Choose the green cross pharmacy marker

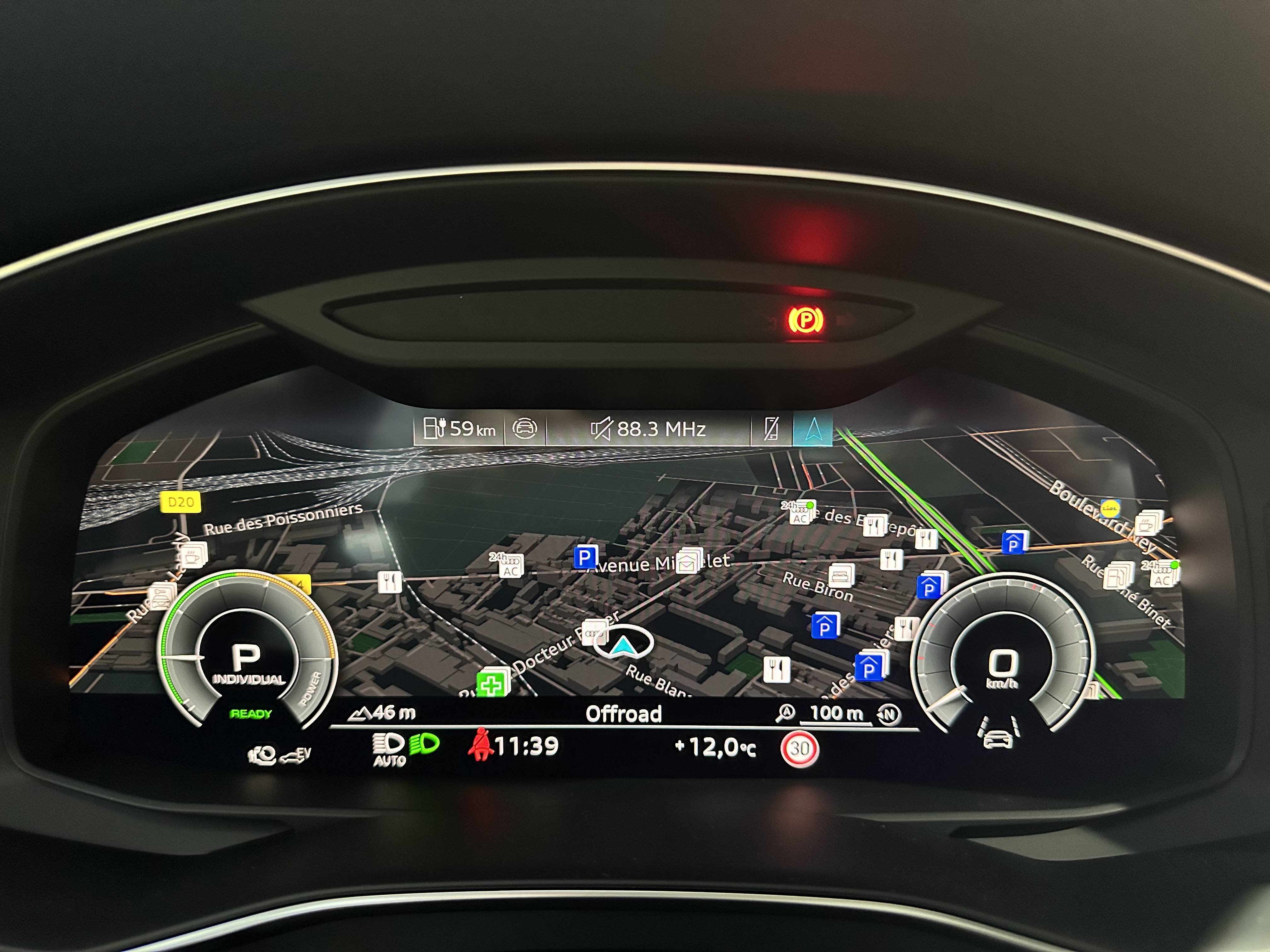click(x=491, y=683)
